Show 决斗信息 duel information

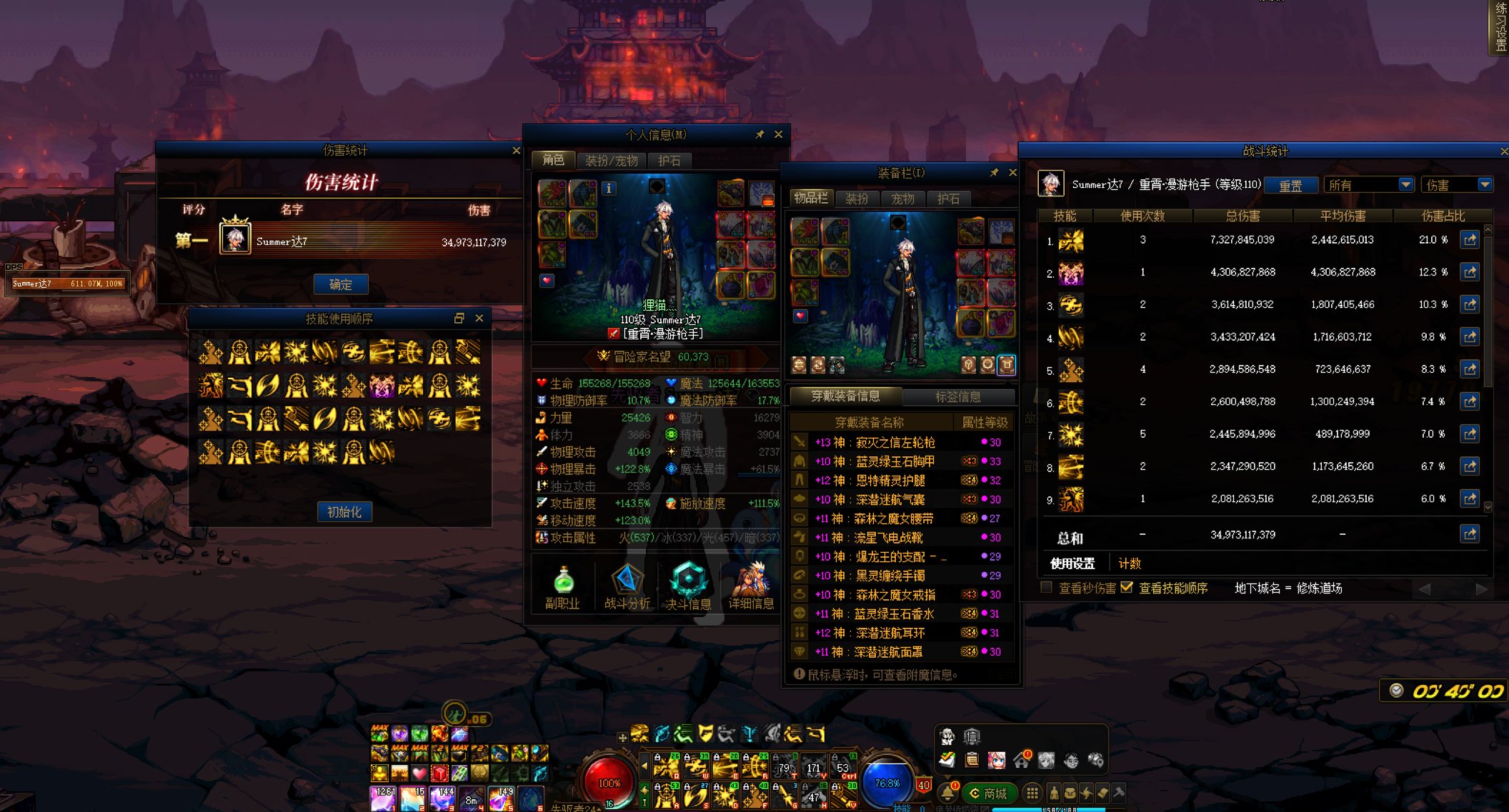tap(688, 587)
